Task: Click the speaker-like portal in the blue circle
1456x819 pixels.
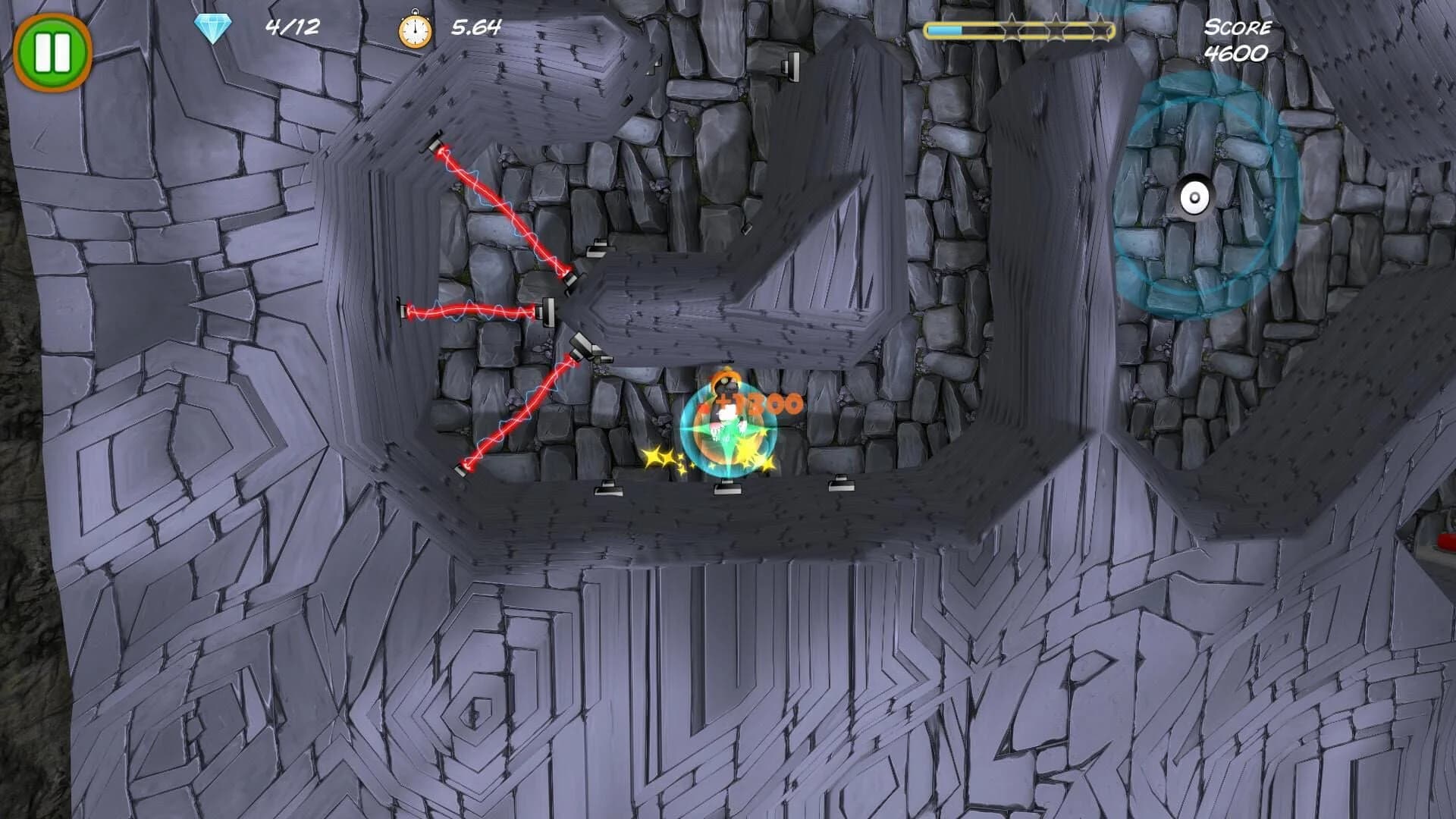Action: pyautogui.click(x=1196, y=197)
